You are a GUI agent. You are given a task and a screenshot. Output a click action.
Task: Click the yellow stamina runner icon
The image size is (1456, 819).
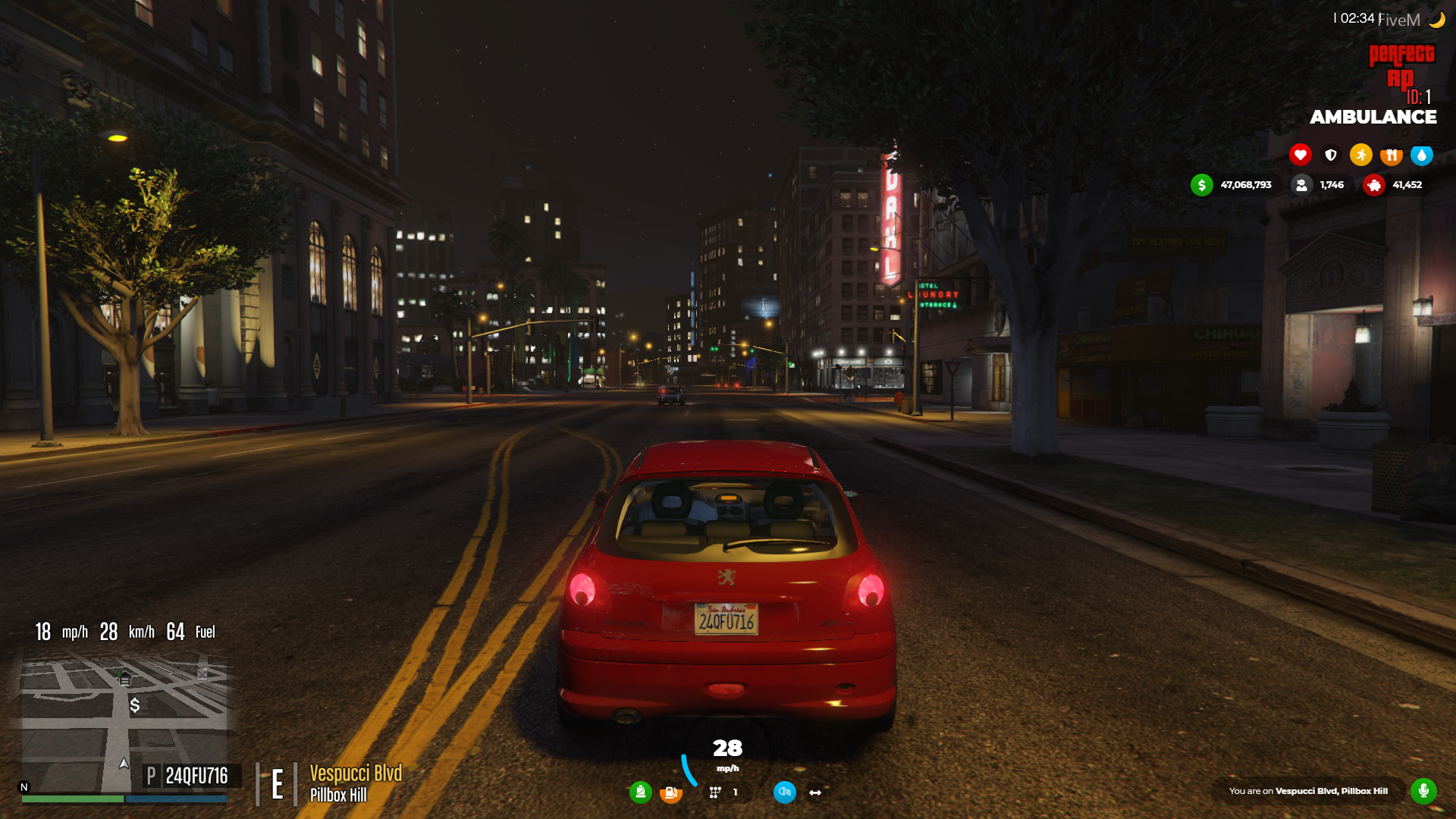pyautogui.click(x=1361, y=155)
